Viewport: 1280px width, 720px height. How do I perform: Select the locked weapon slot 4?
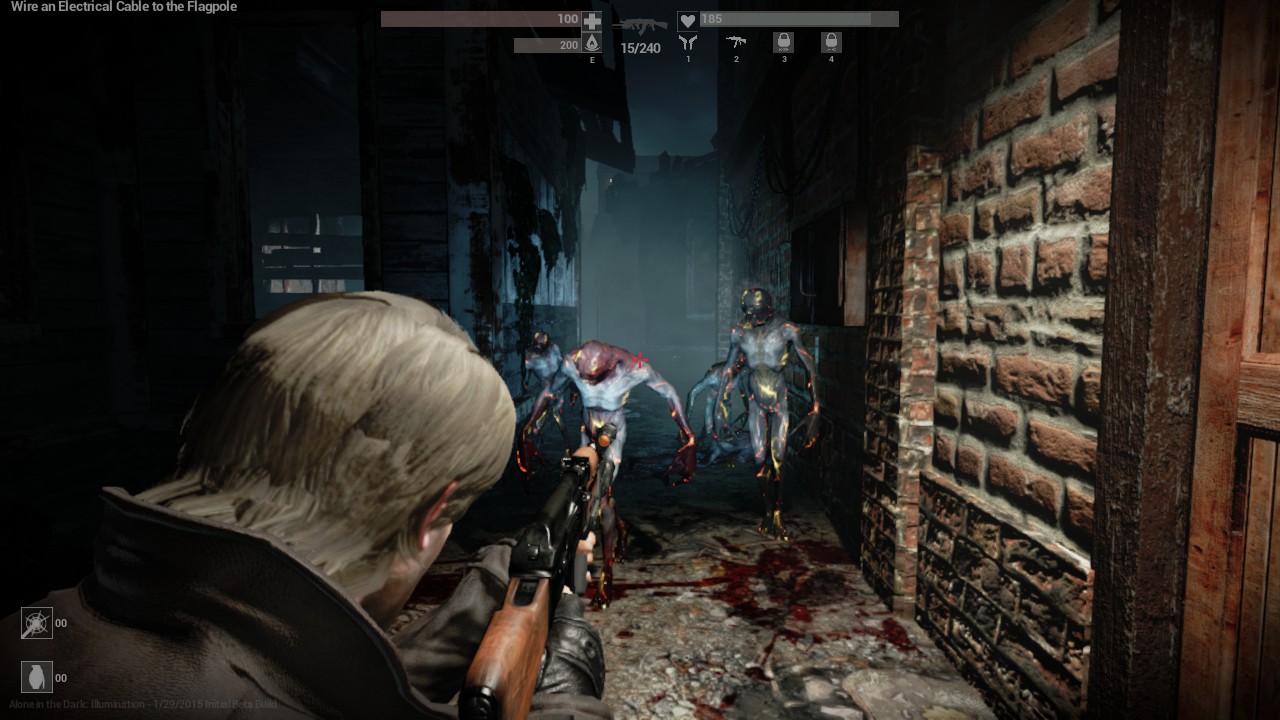[831, 42]
